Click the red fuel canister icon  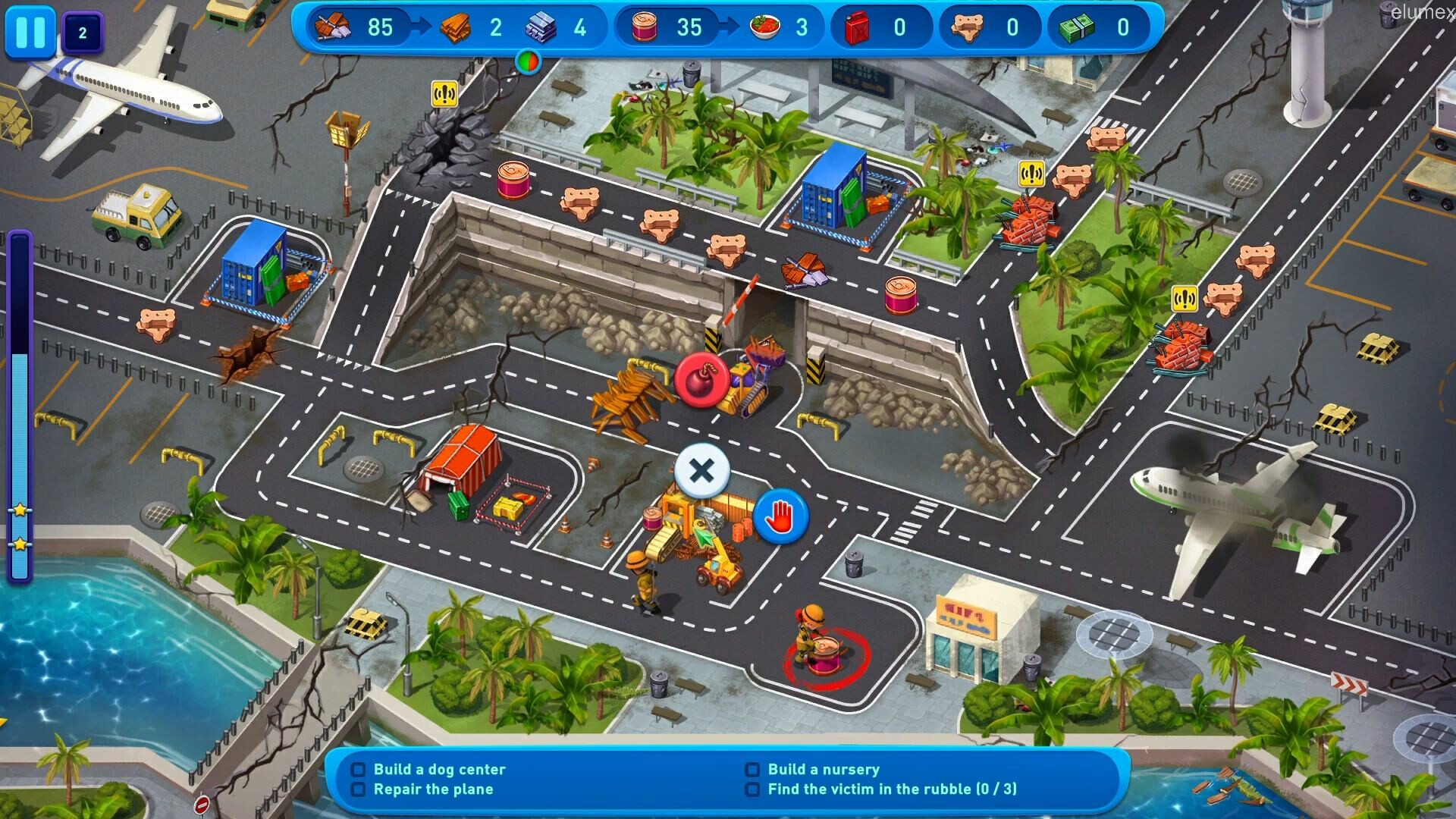[x=856, y=28]
